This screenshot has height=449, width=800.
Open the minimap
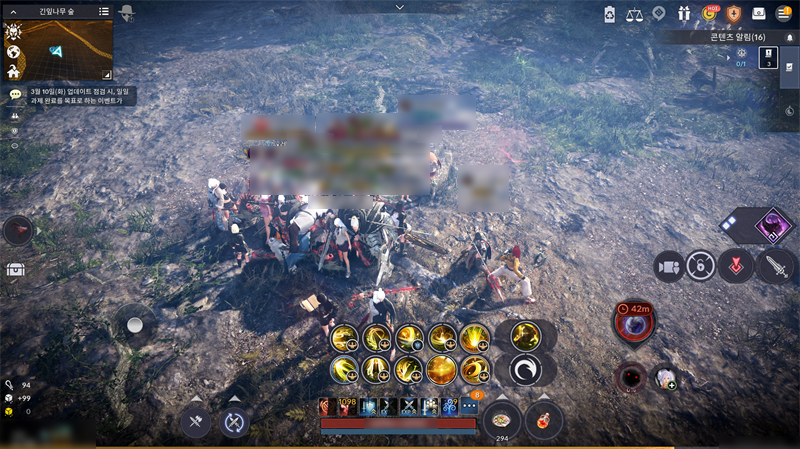point(68,49)
